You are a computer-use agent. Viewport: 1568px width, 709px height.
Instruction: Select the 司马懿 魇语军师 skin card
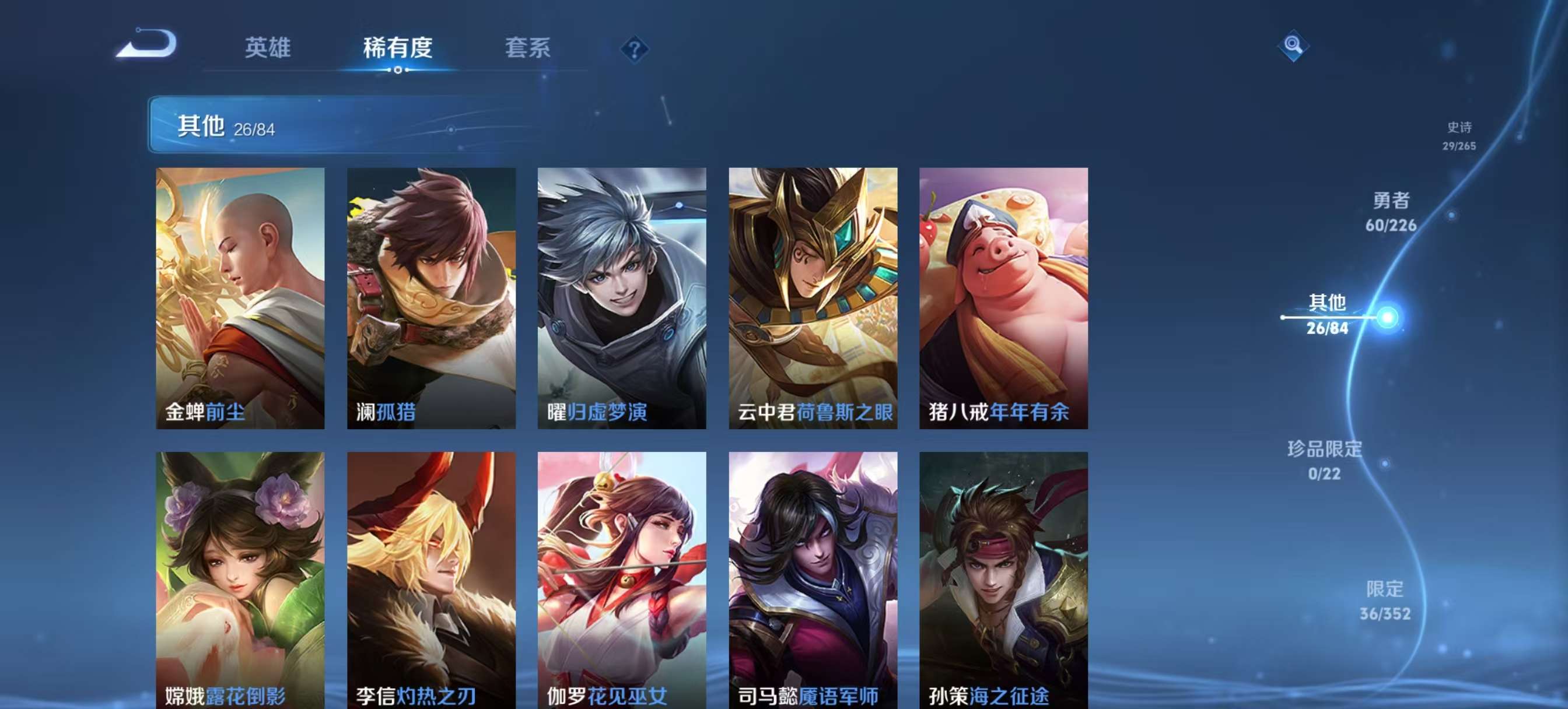[813, 578]
